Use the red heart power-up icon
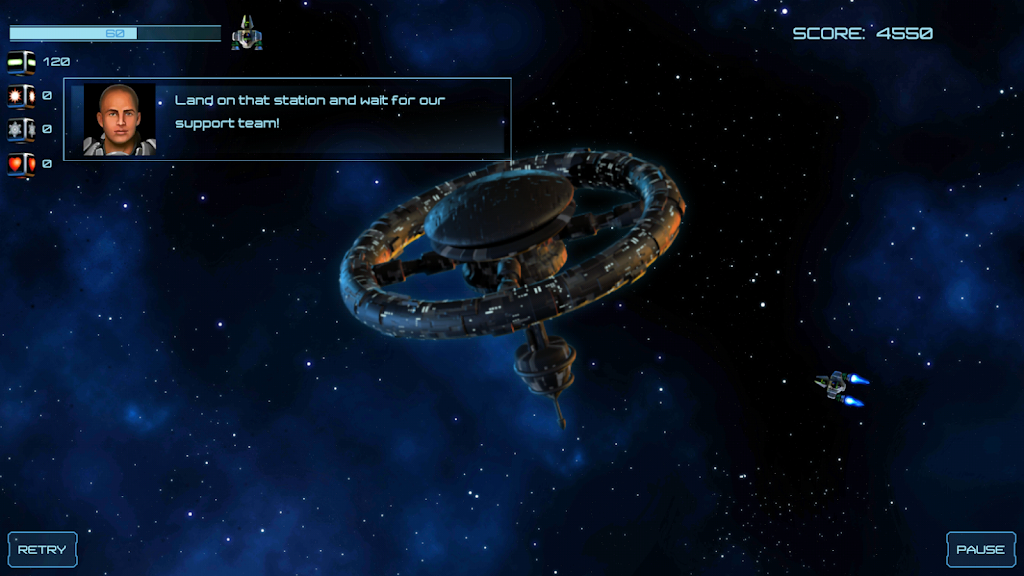The height and width of the screenshot is (576, 1024). (22, 163)
